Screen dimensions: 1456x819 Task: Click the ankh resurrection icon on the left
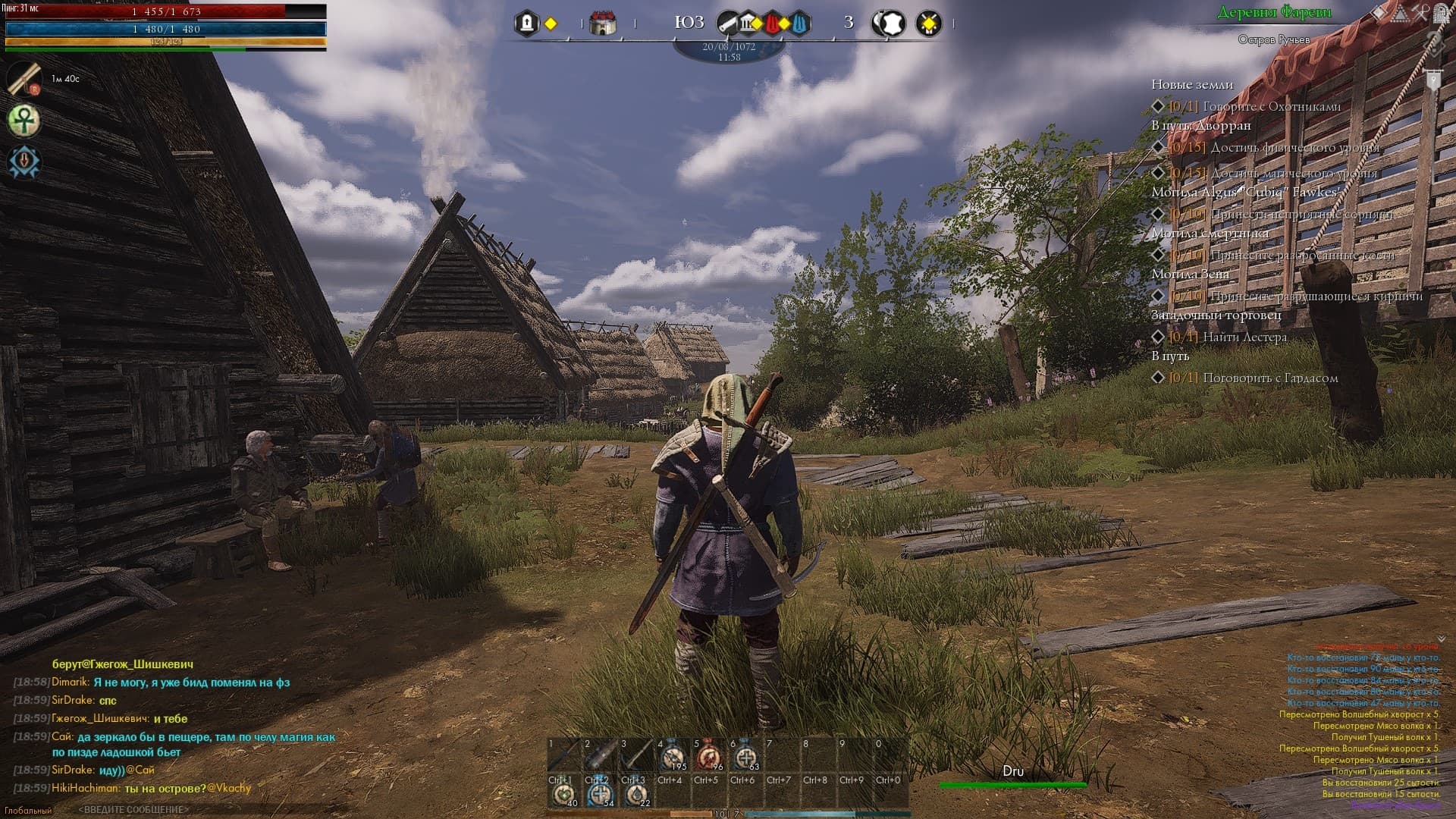click(x=23, y=120)
